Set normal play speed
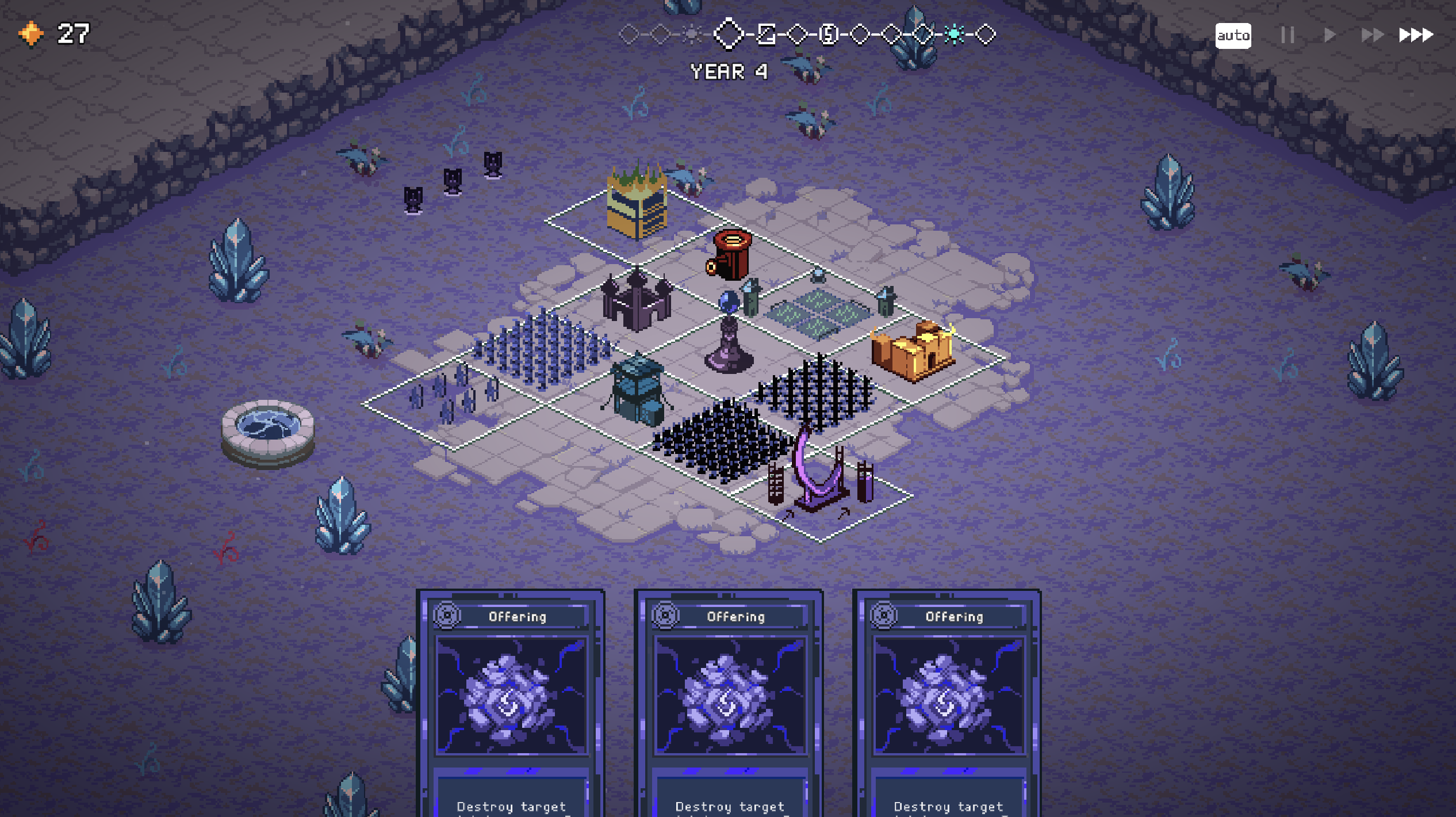Viewport: 1456px width, 817px height. (x=1329, y=36)
